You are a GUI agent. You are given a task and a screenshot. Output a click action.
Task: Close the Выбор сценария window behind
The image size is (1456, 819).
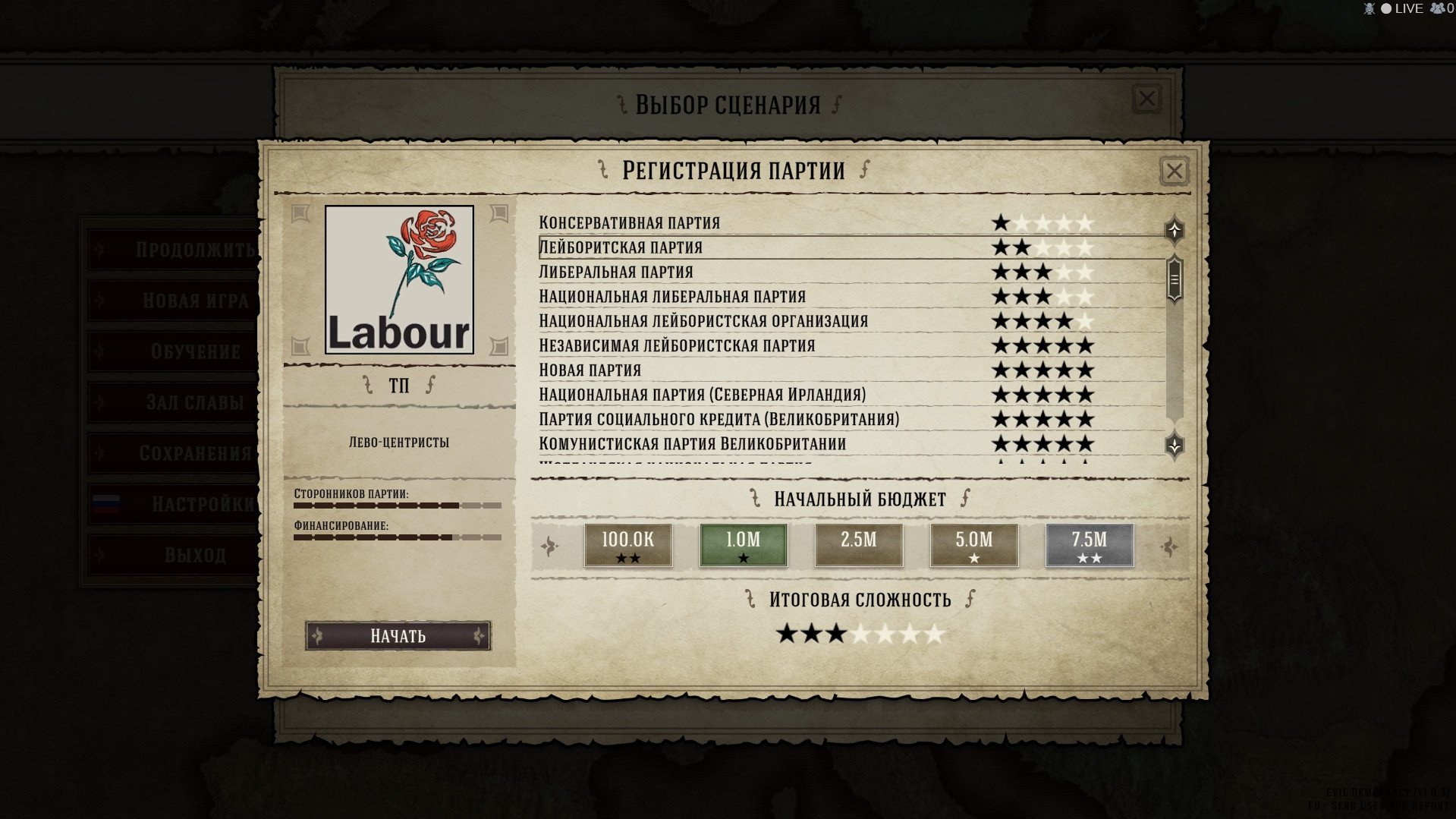(1146, 99)
